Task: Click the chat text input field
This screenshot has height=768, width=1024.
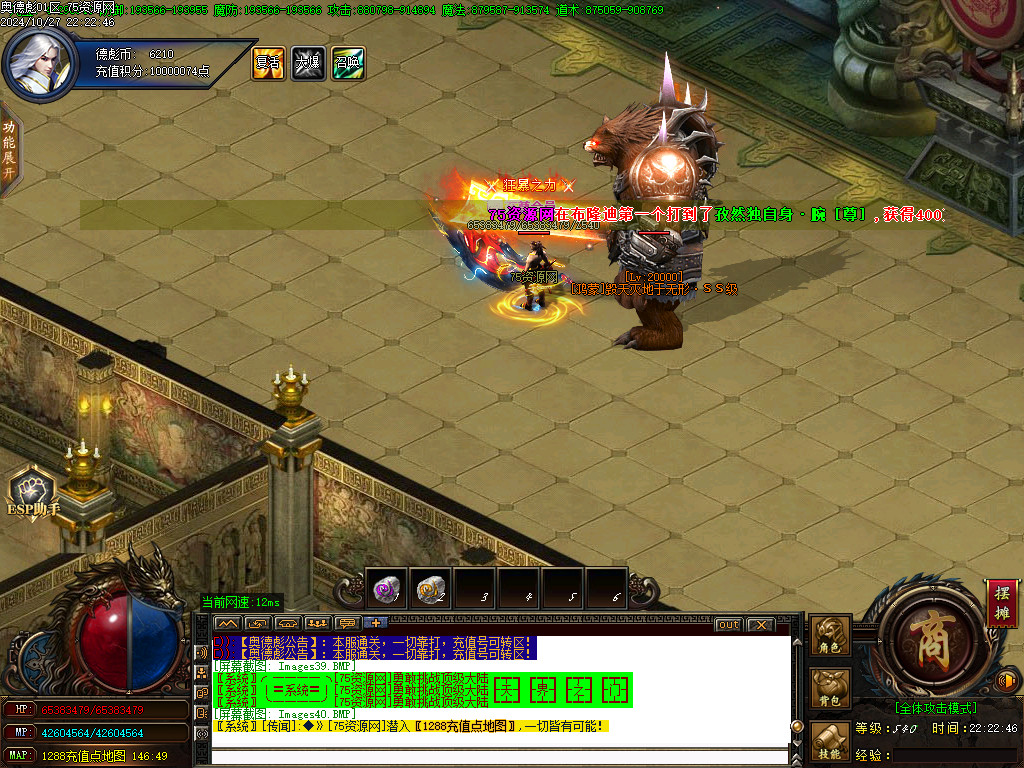Action: coord(500,755)
